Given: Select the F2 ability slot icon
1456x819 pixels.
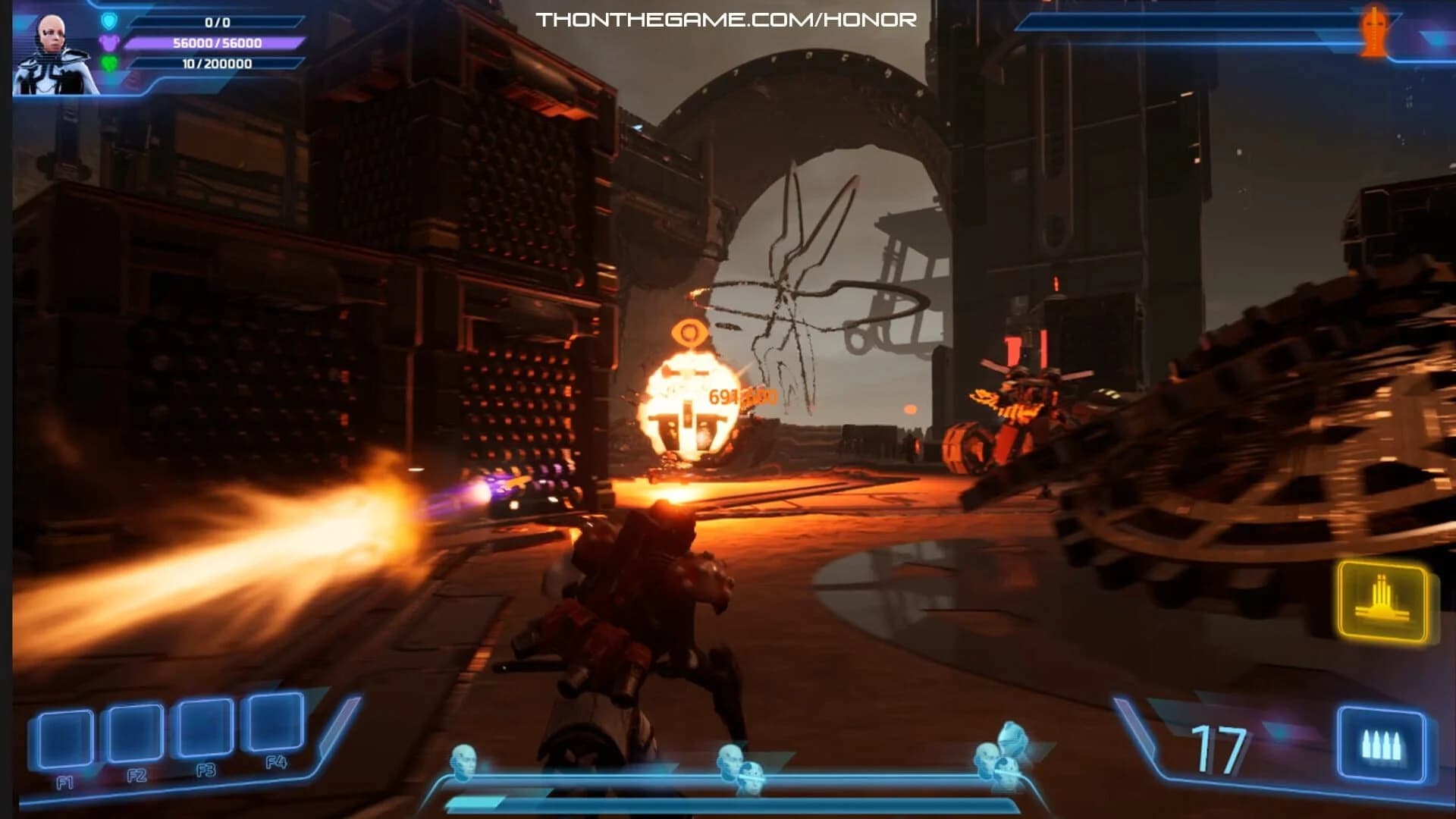Looking at the screenshot, I should 133,733.
